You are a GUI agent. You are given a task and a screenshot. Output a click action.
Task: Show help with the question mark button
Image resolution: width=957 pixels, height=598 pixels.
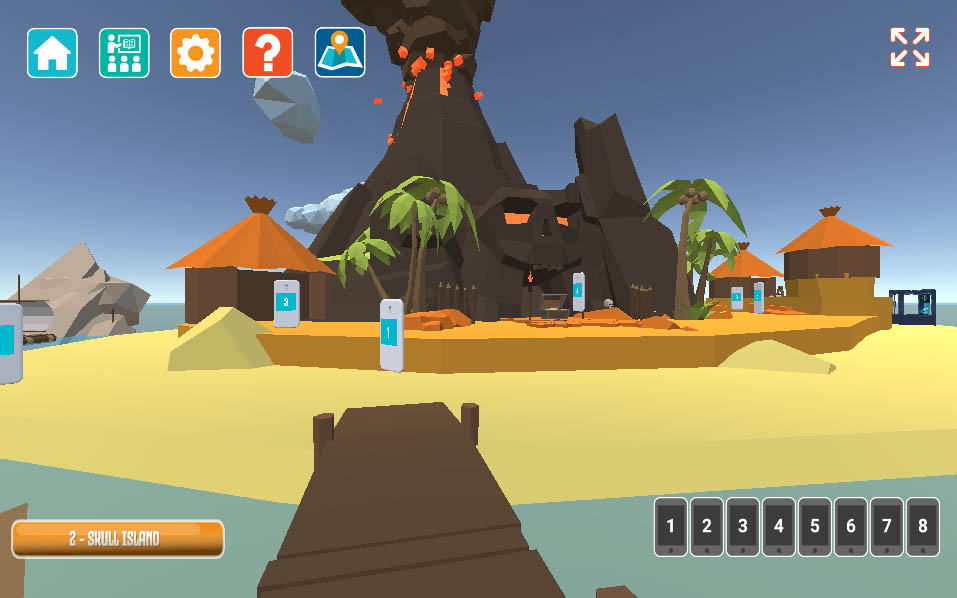click(x=267, y=53)
